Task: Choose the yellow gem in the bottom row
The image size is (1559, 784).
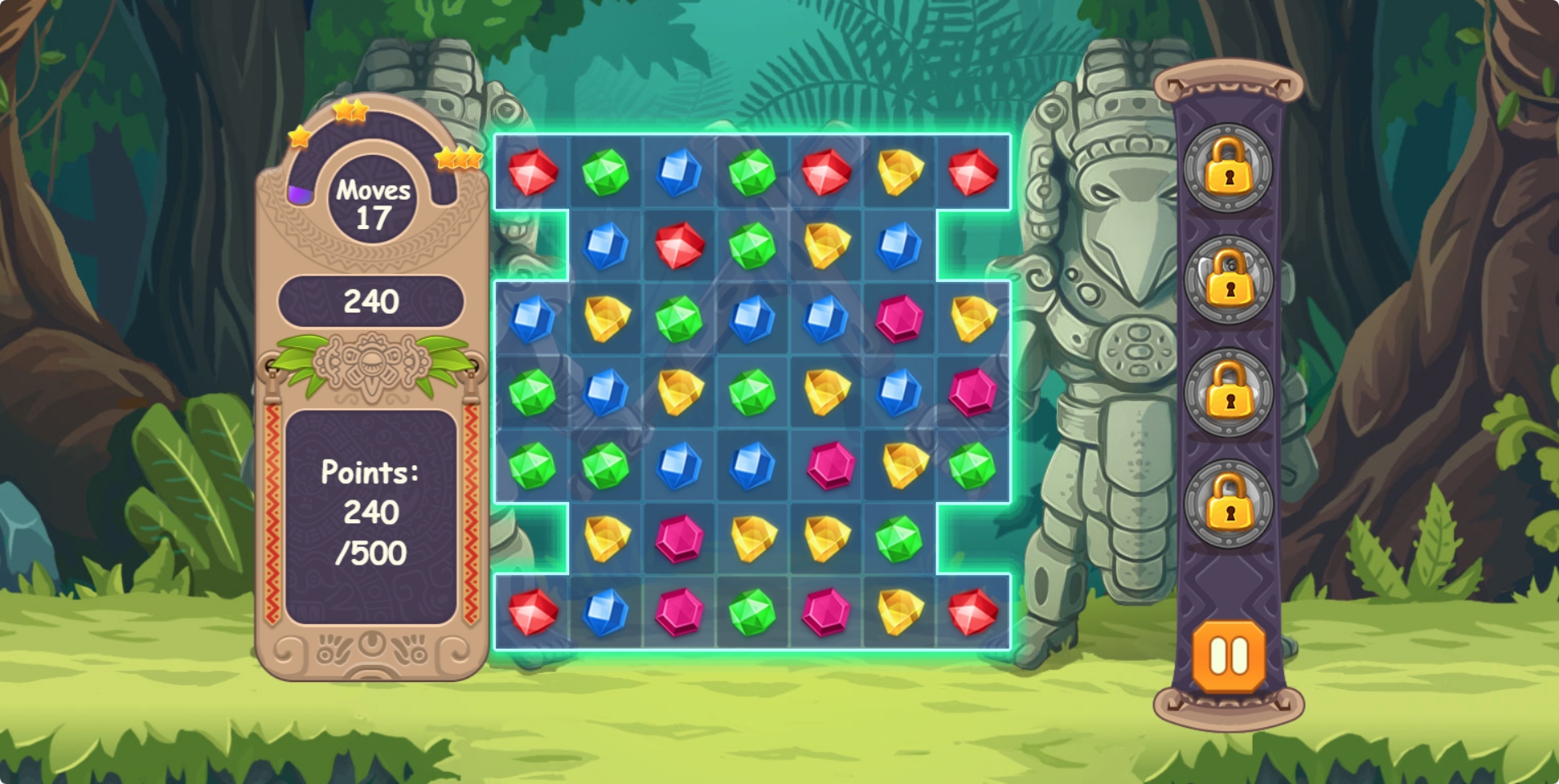Action: [899, 612]
